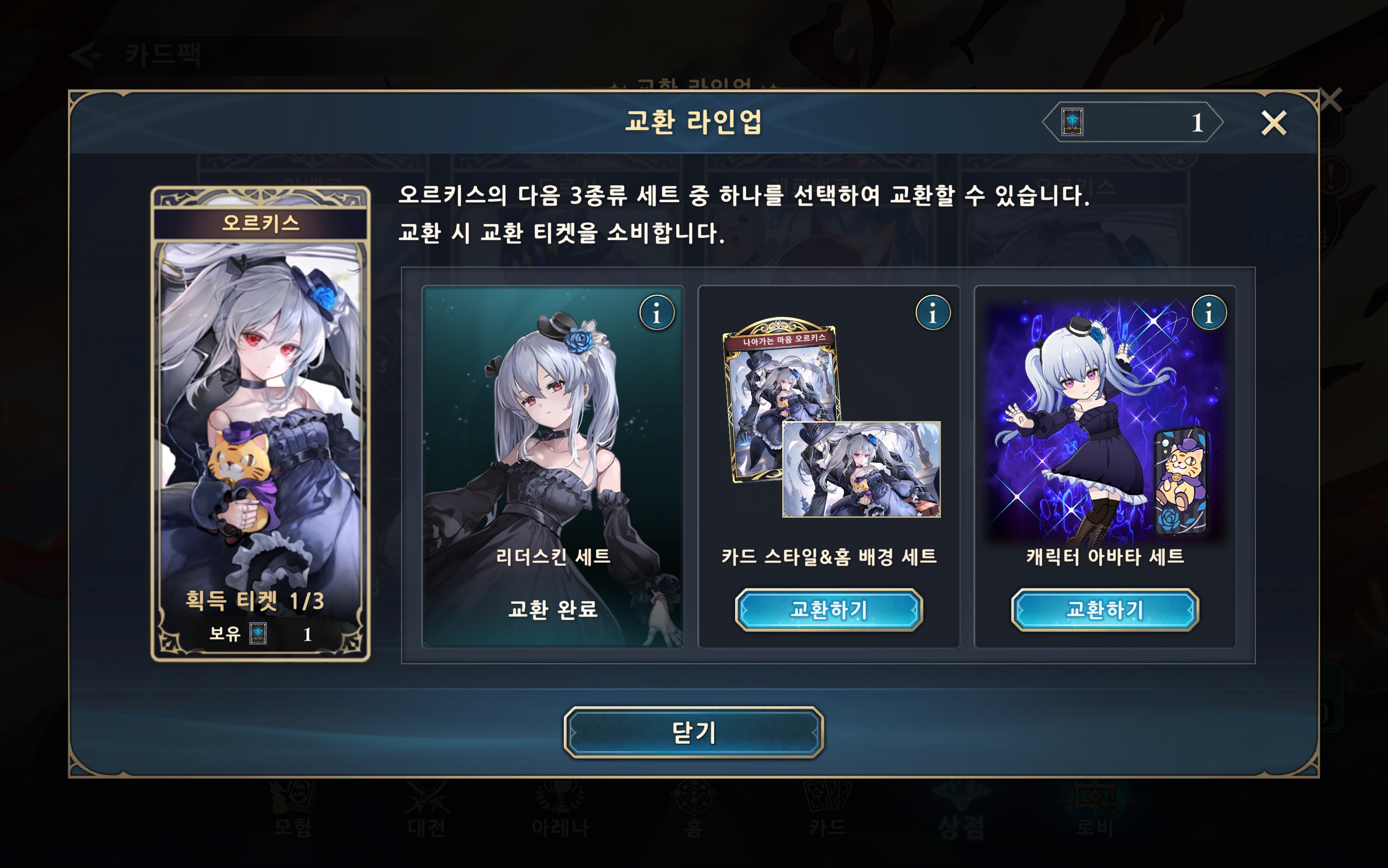Open the exchange ticket counter in header

(1132, 122)
